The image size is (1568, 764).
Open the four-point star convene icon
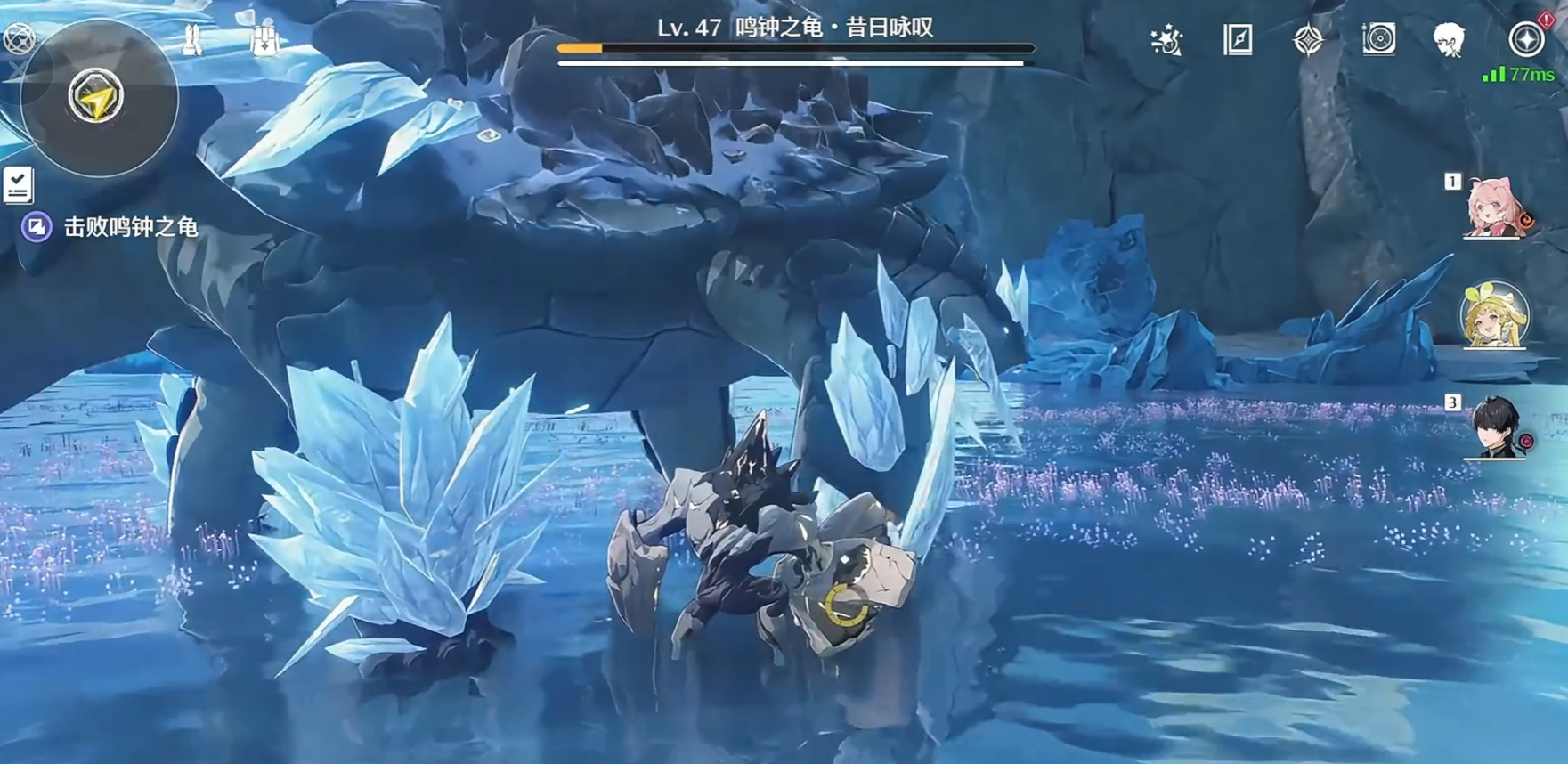click(1308, 40)
